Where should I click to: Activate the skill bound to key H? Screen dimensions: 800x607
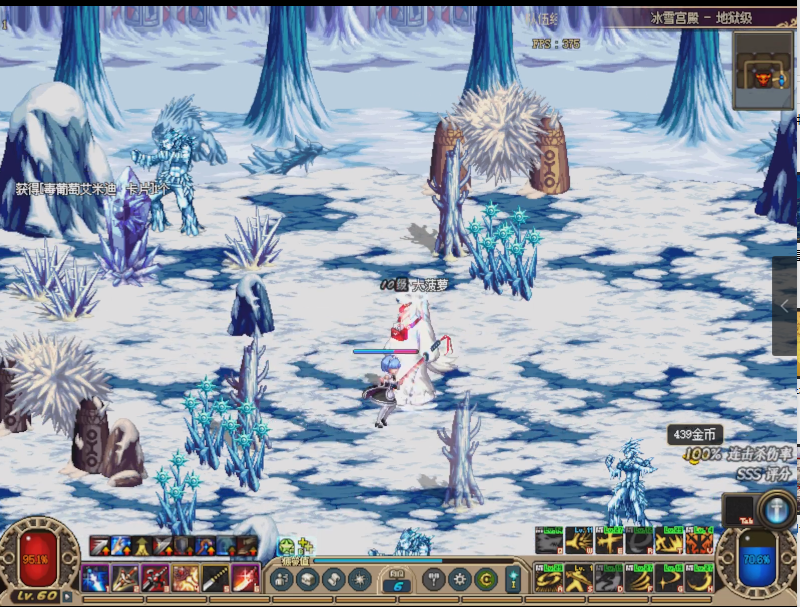(x=699, y=578)
